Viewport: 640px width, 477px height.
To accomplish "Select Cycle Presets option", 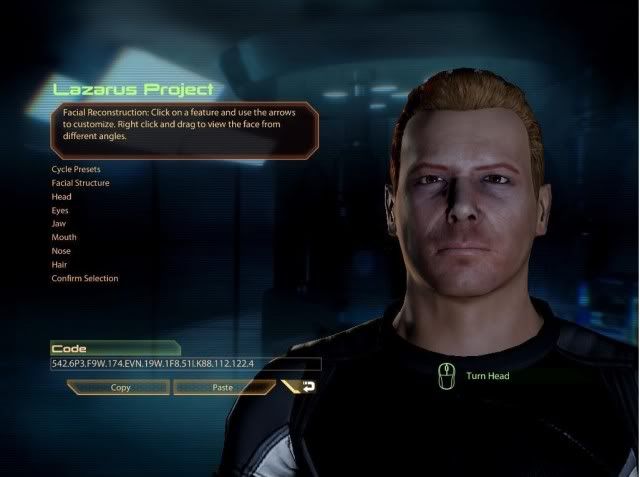I will pos(77,170).
